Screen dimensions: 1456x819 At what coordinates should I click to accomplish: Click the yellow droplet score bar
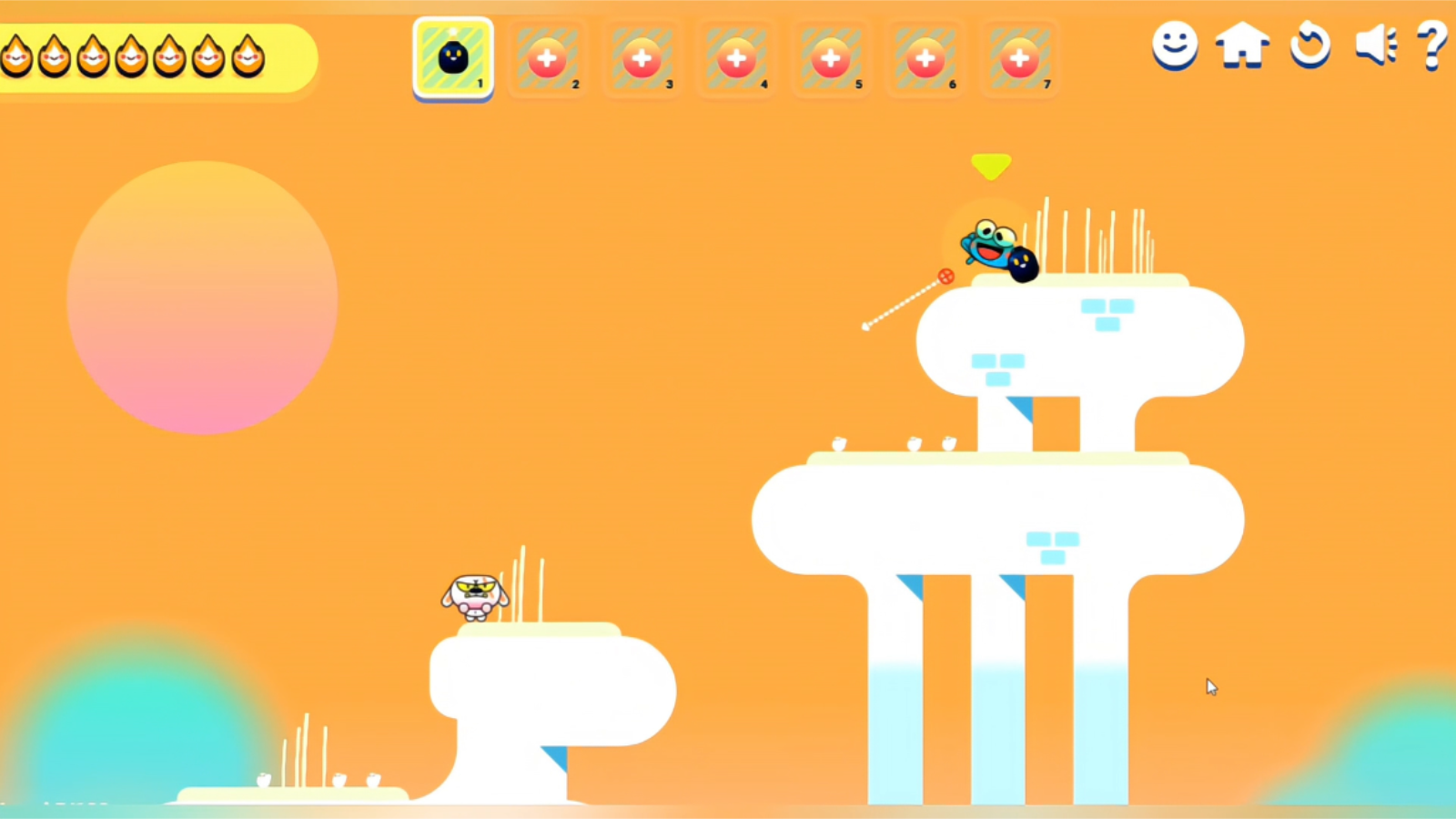(x=155, y=57)
